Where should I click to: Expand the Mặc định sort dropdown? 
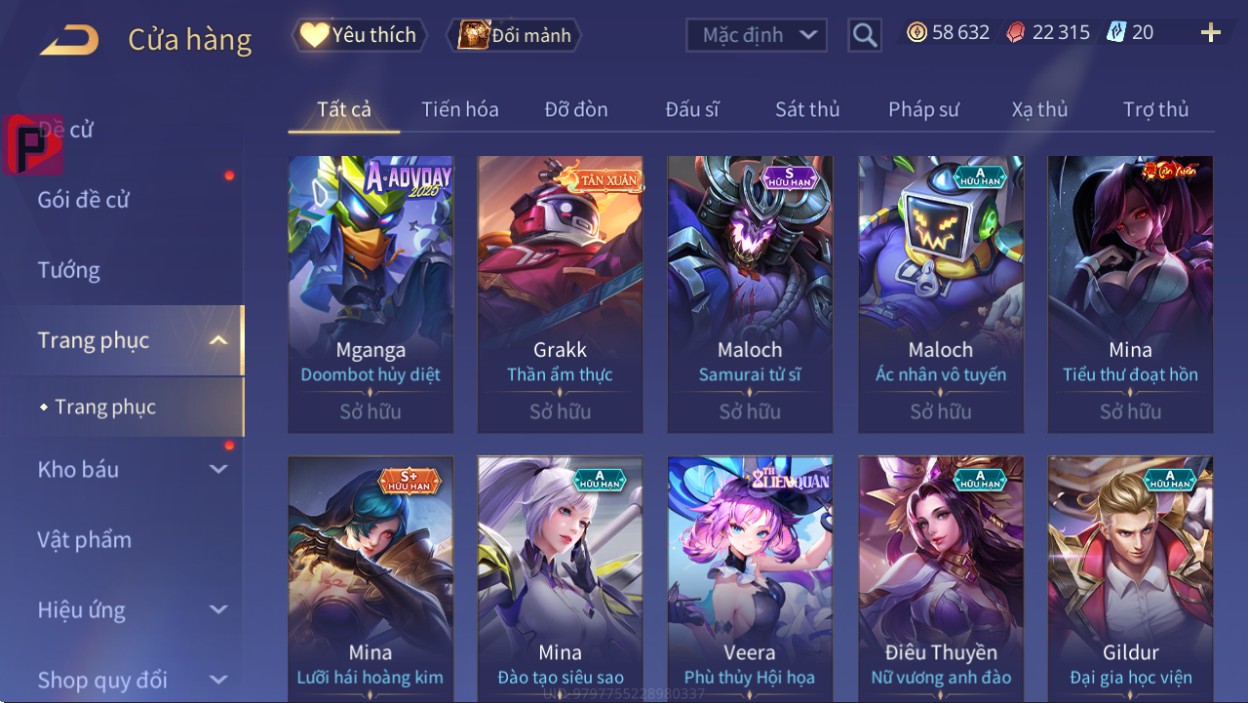756,35
